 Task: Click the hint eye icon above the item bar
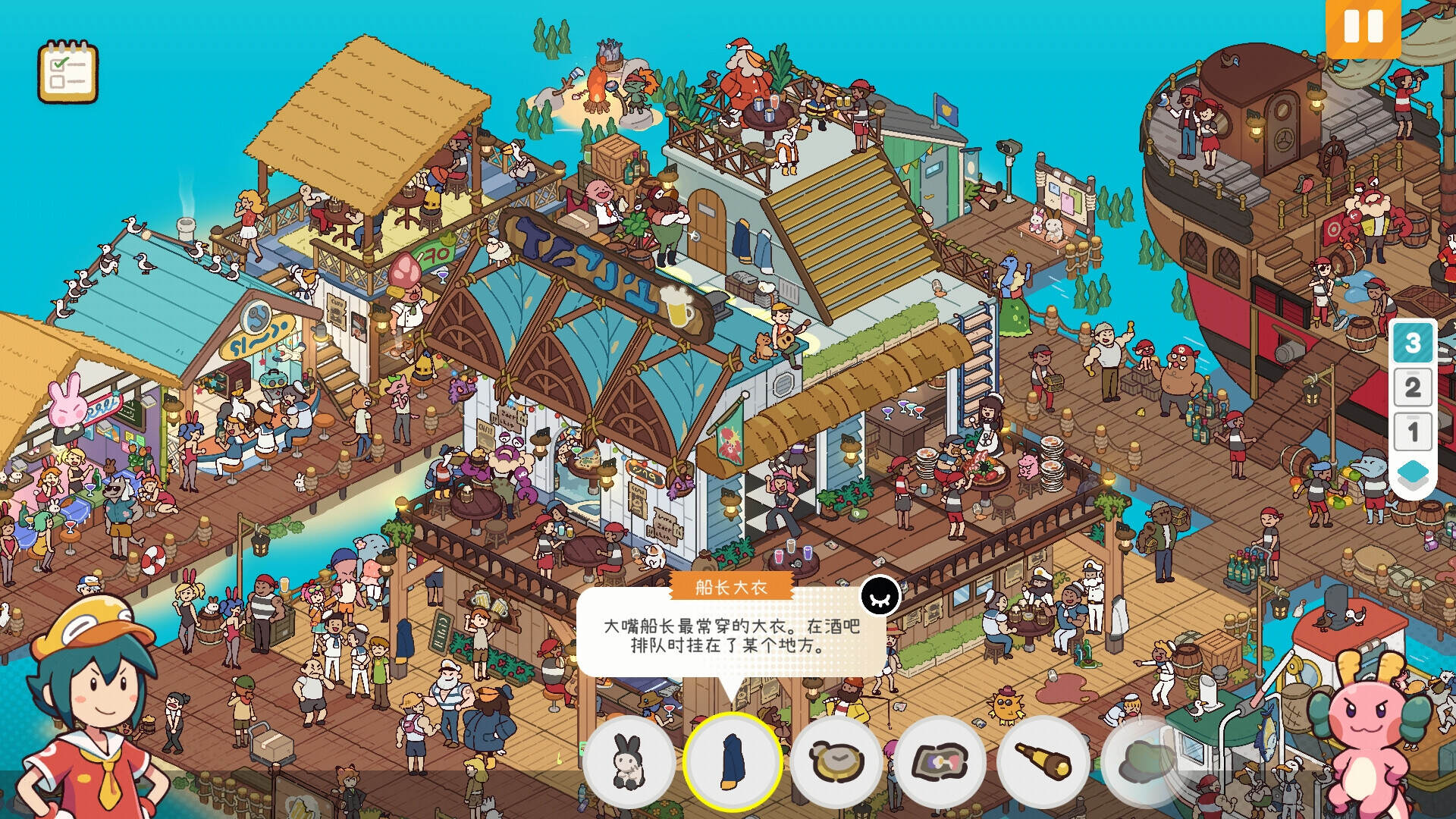tap(880, 597)
